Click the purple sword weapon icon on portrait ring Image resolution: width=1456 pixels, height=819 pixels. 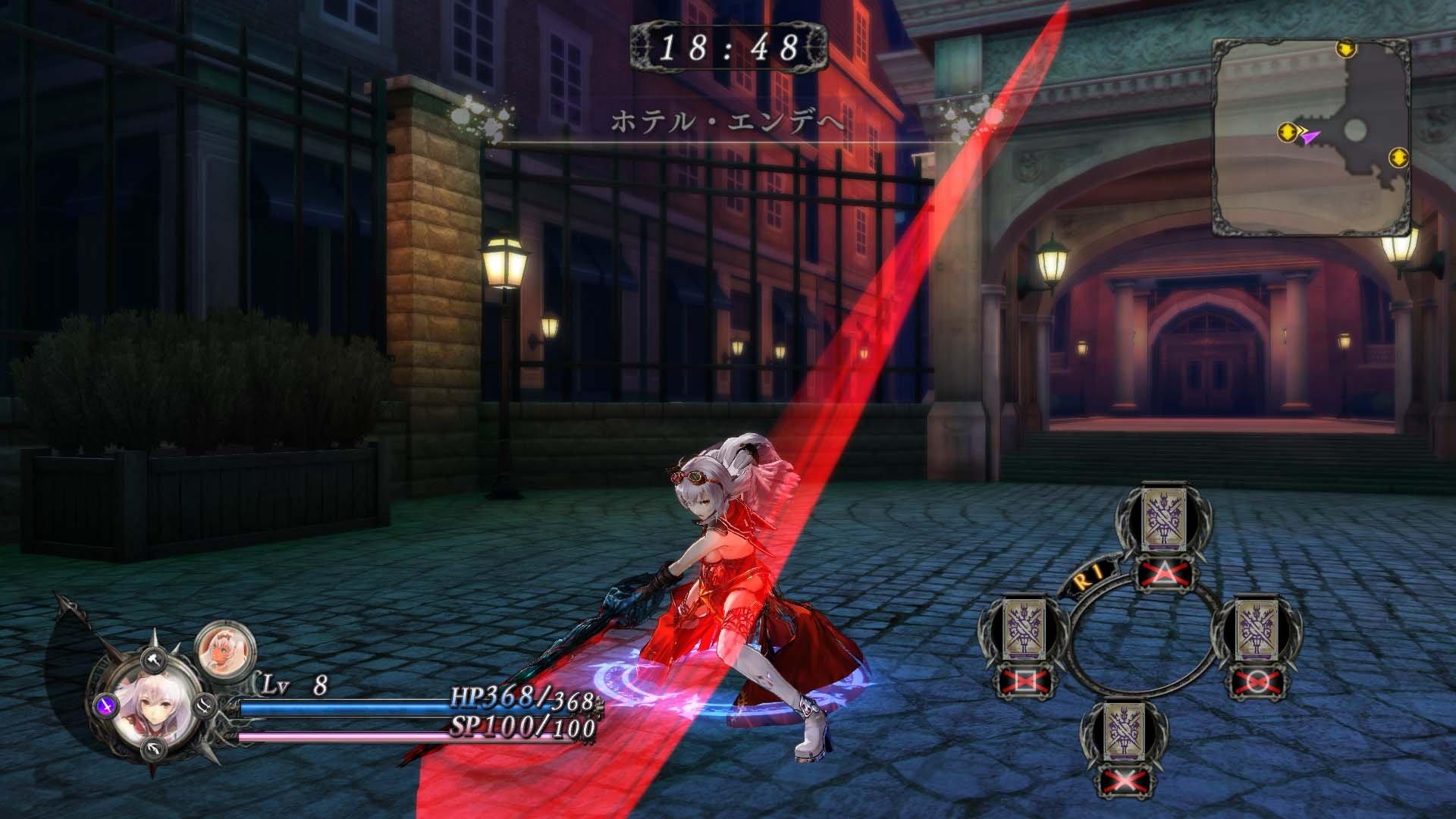coord(106,707)
